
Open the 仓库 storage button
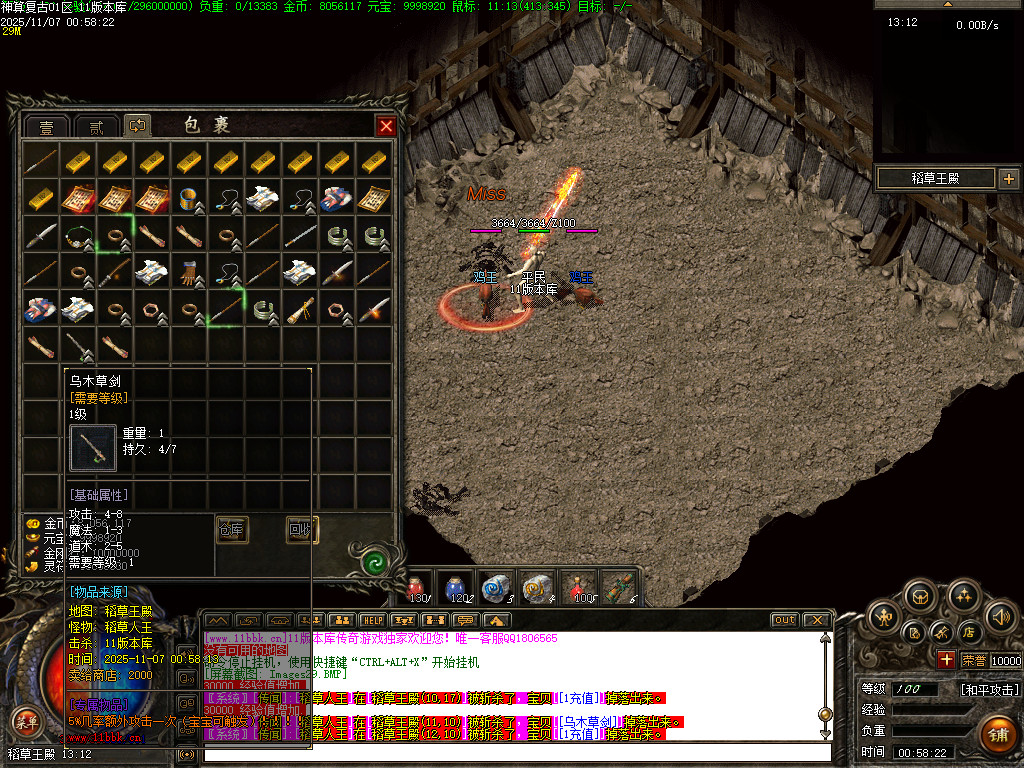pos(232,529)
